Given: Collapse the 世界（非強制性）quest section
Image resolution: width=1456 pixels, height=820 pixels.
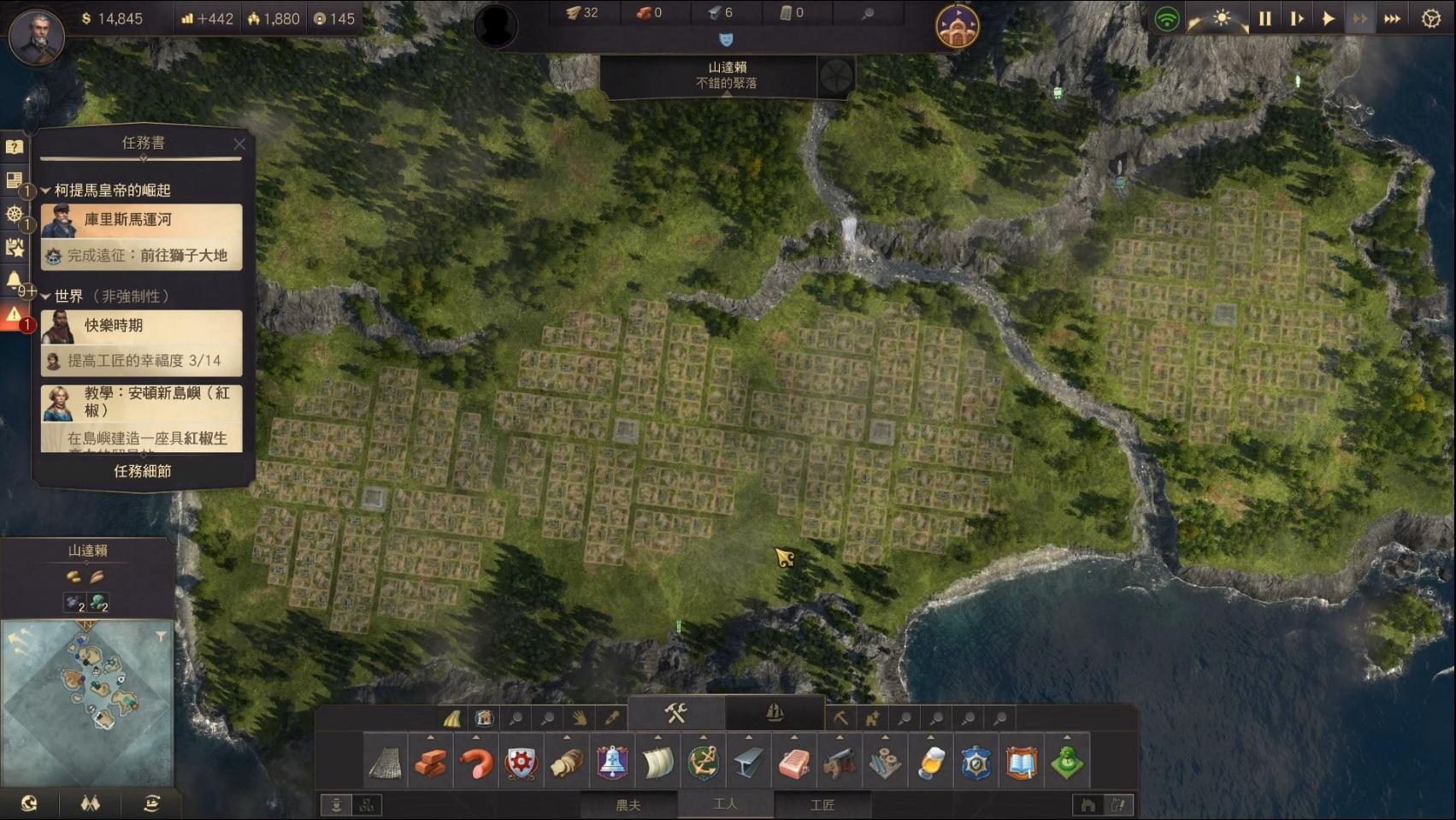Looking at the screenshot, I should (44, 297).
